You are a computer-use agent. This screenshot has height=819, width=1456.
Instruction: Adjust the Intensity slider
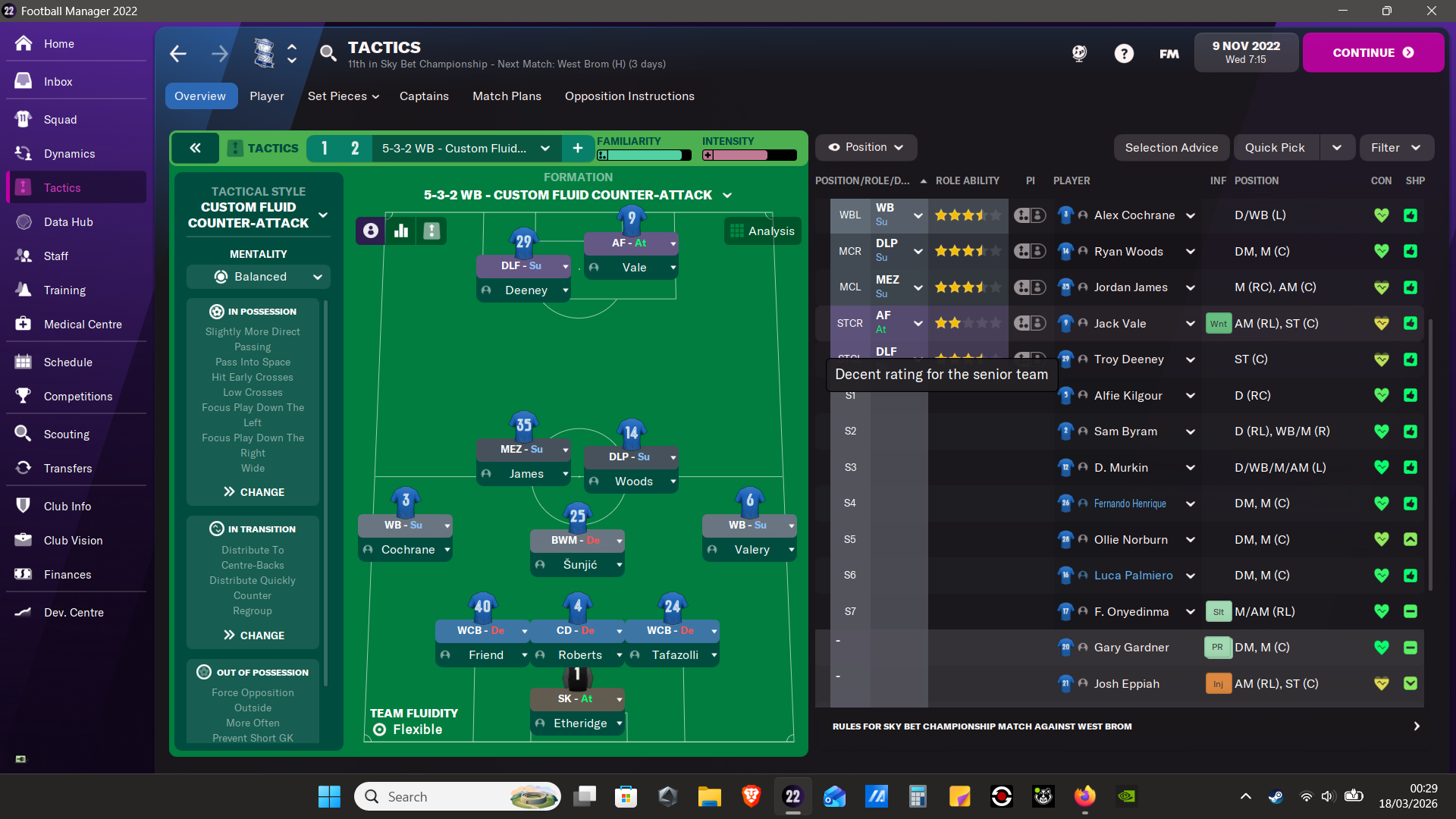(x=748, y=155)
